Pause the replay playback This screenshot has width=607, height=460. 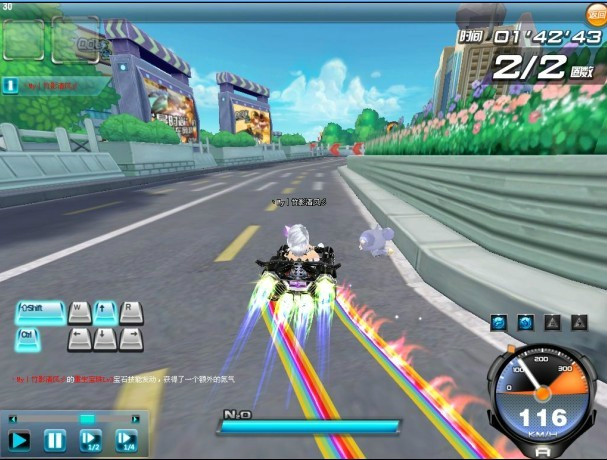tap(55, 440)
